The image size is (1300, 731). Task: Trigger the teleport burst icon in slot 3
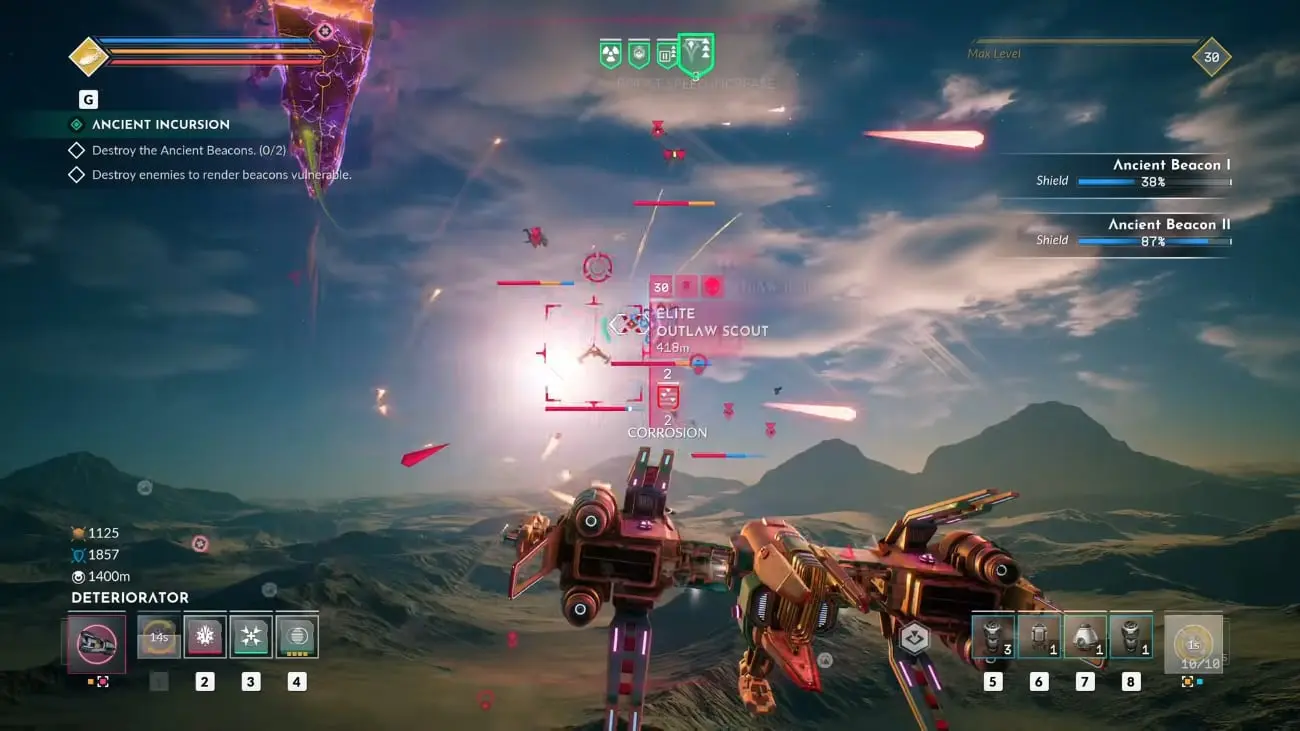point(250,635)
